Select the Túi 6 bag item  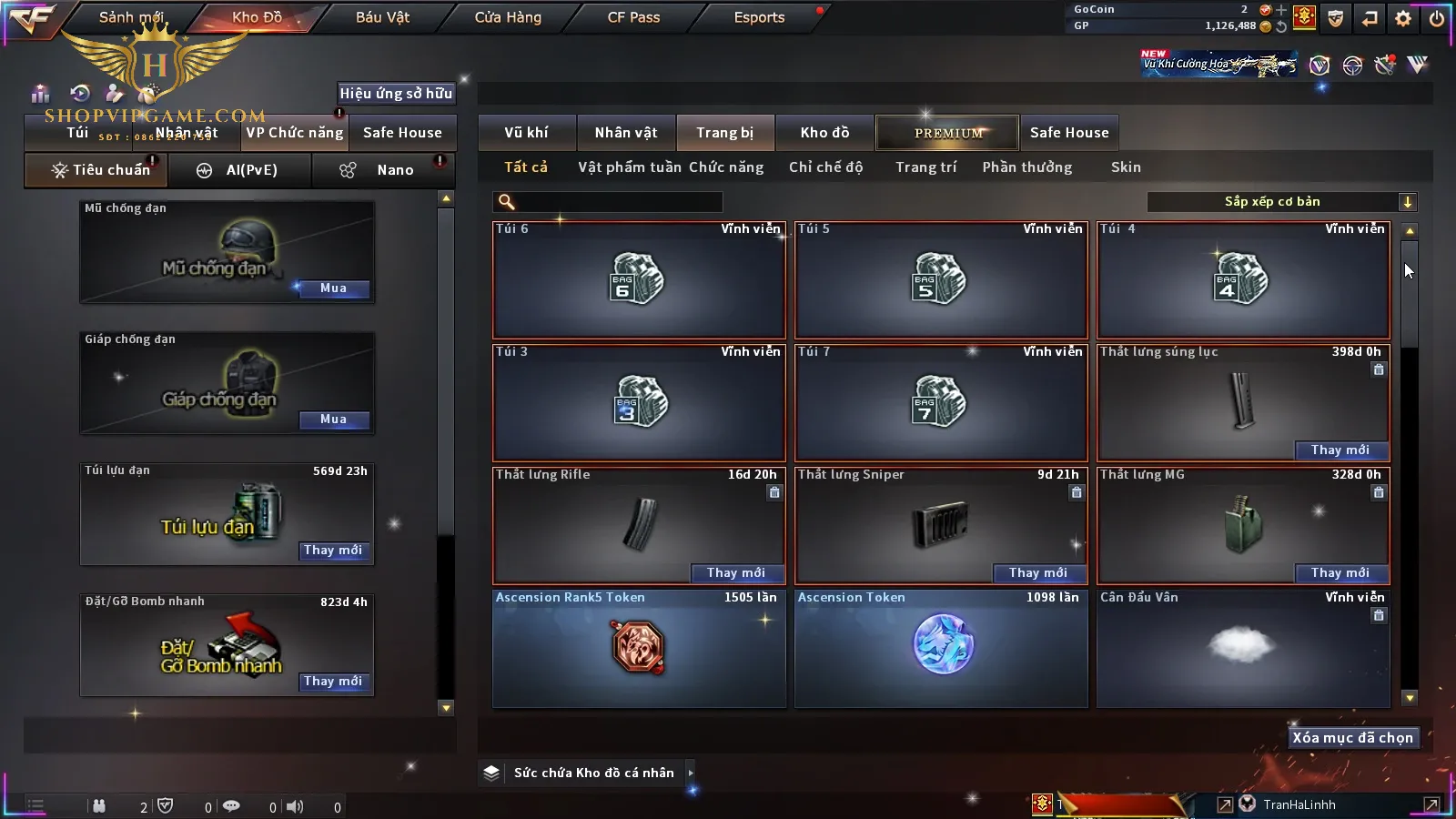coord(639,280)
